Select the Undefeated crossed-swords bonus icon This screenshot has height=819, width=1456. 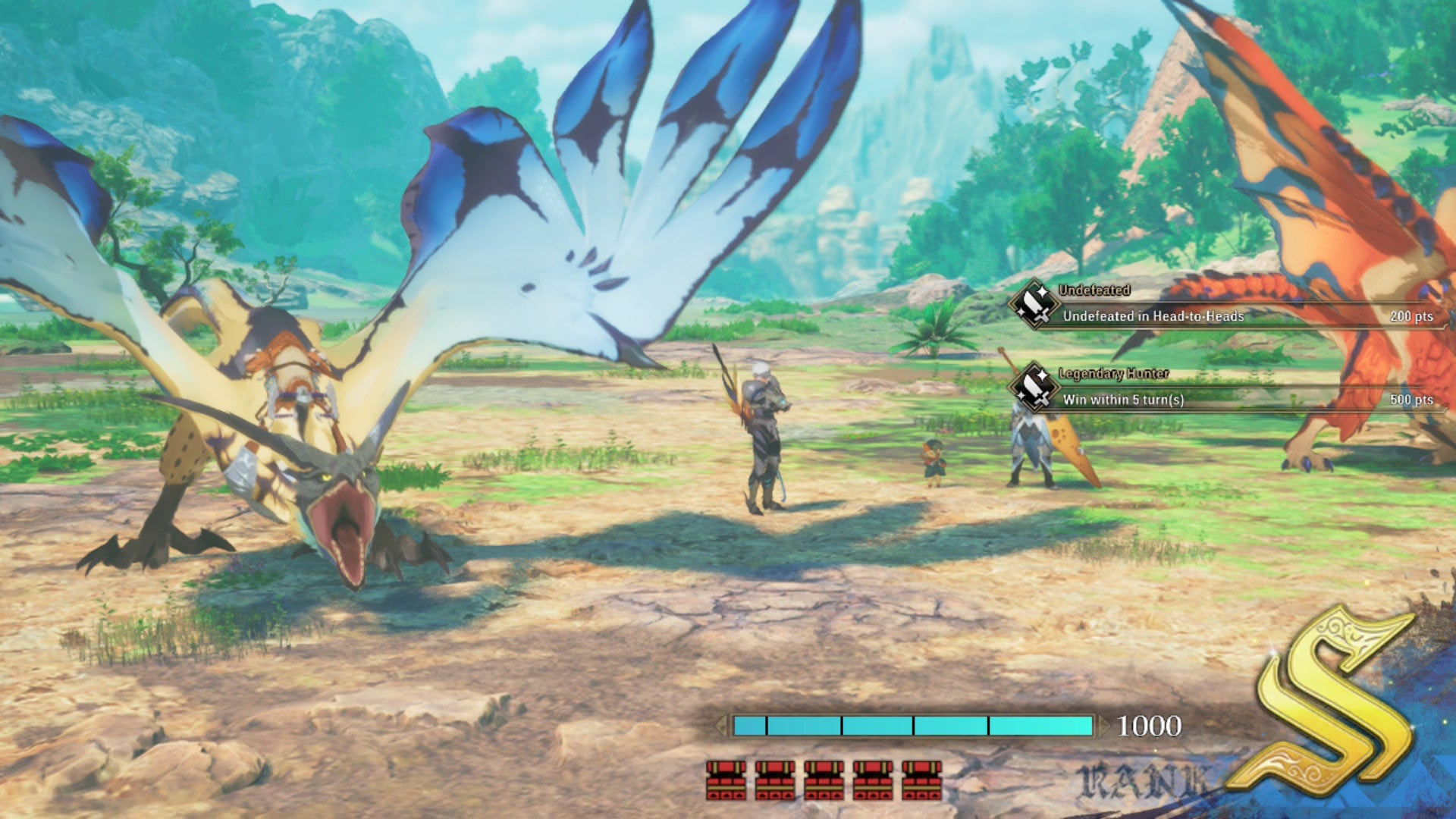[x=1036, y=303]
